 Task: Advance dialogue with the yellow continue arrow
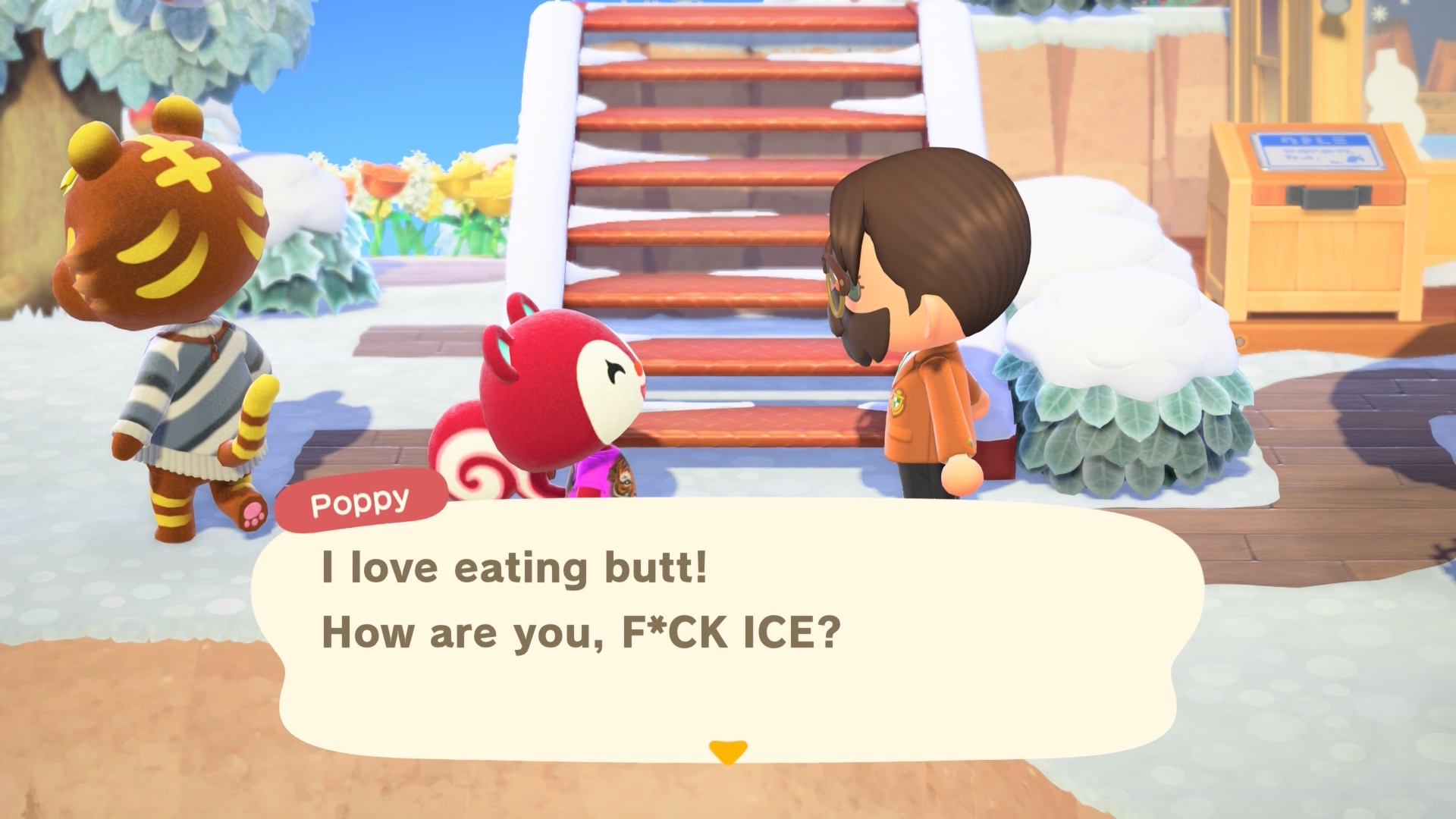[728, 751]
